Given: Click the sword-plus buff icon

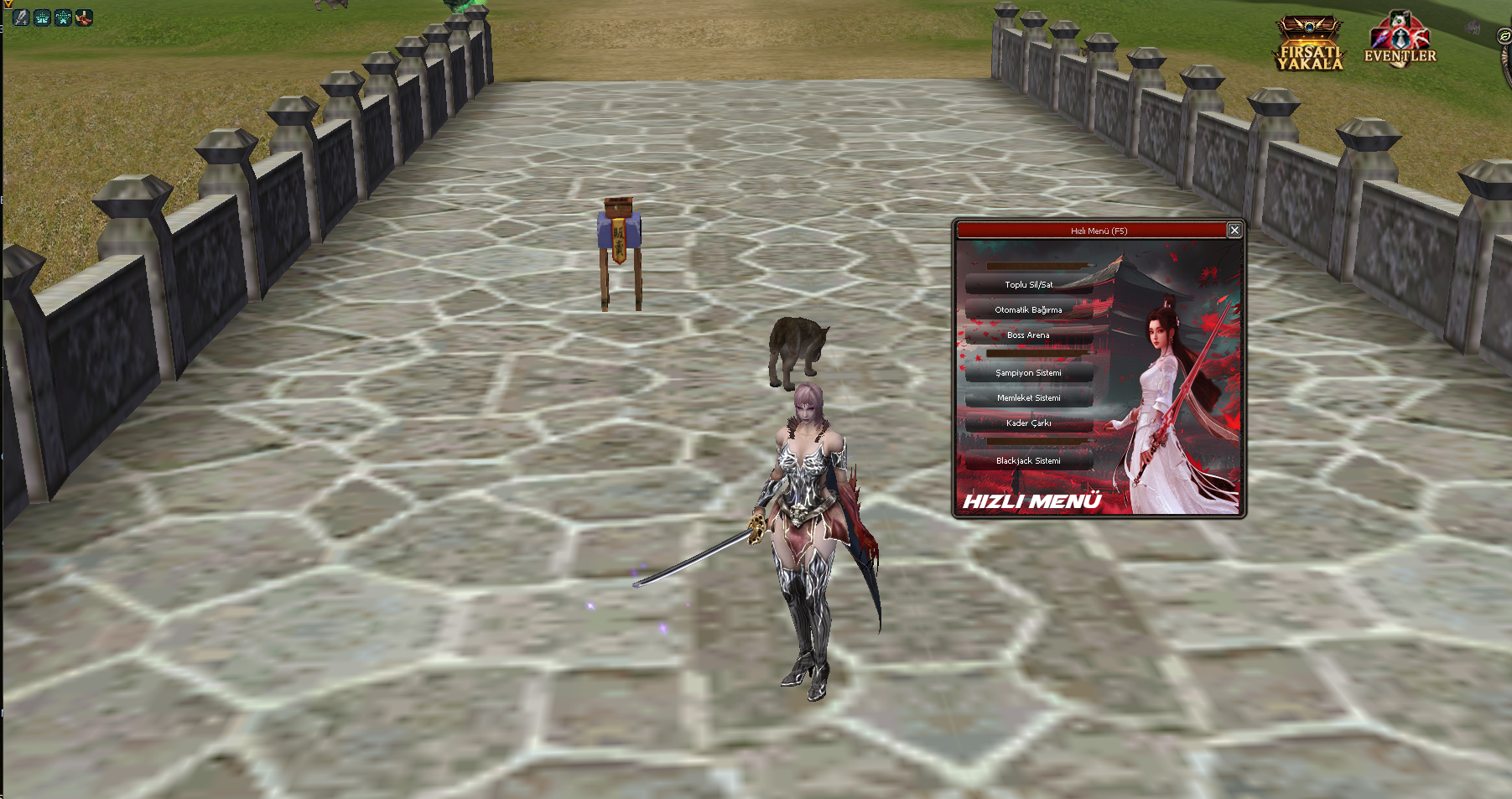Looking at the screenshot, I should coord(21,18).
